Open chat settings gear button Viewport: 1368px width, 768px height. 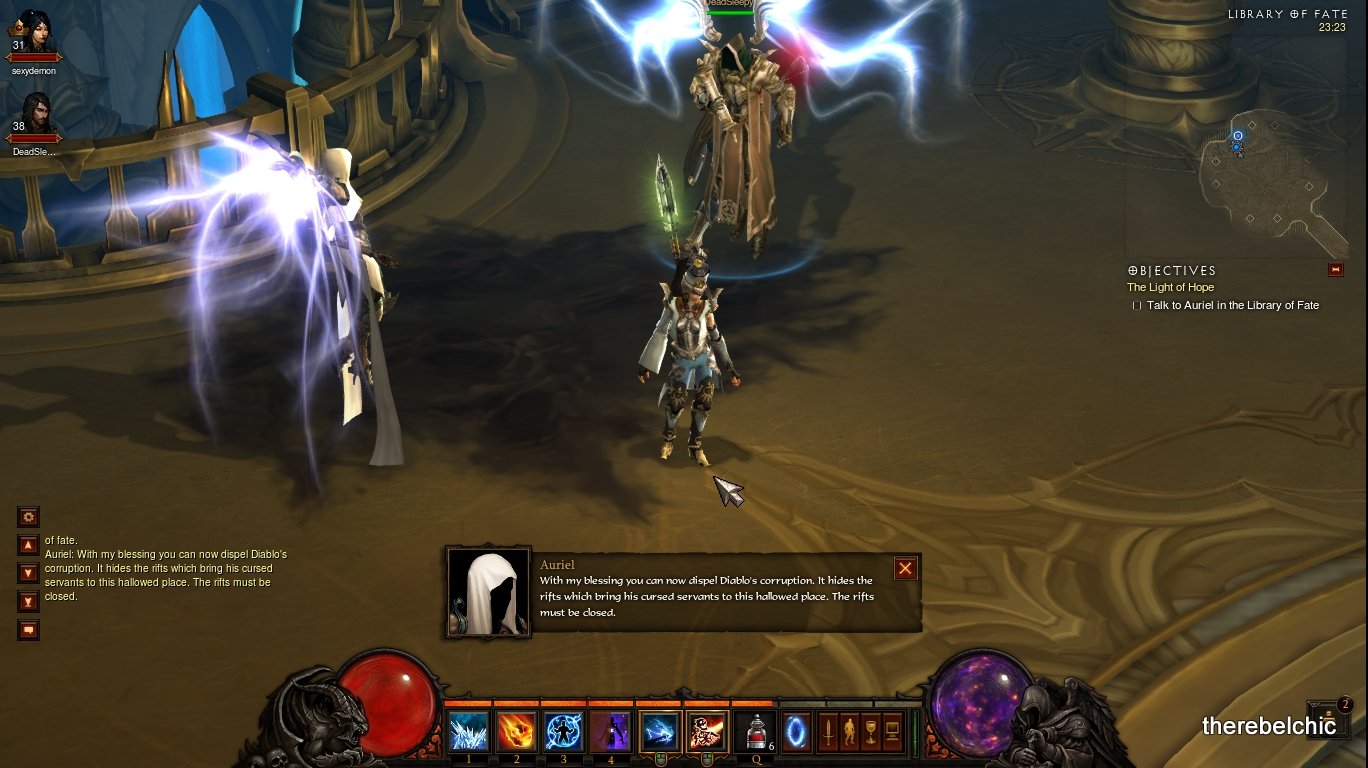28,517
